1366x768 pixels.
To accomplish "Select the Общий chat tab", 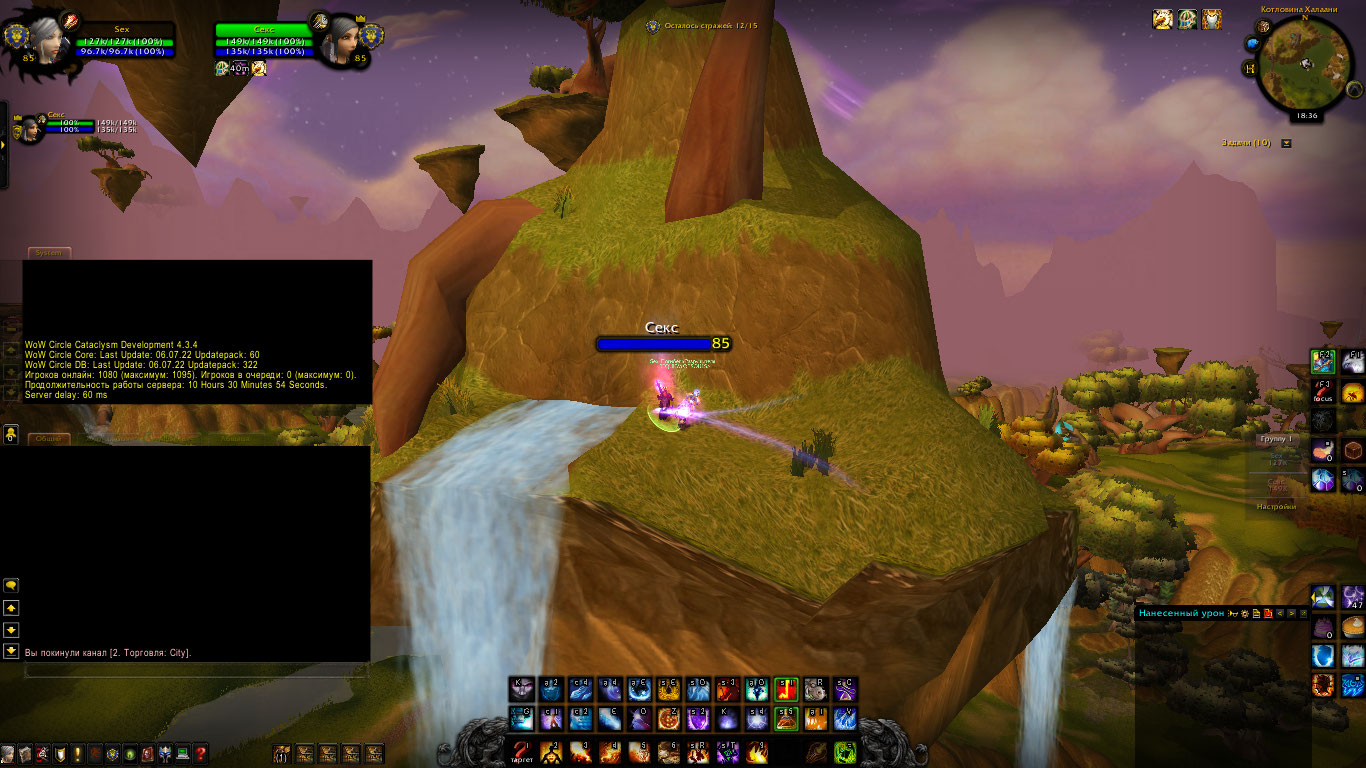I will [48, 438].
